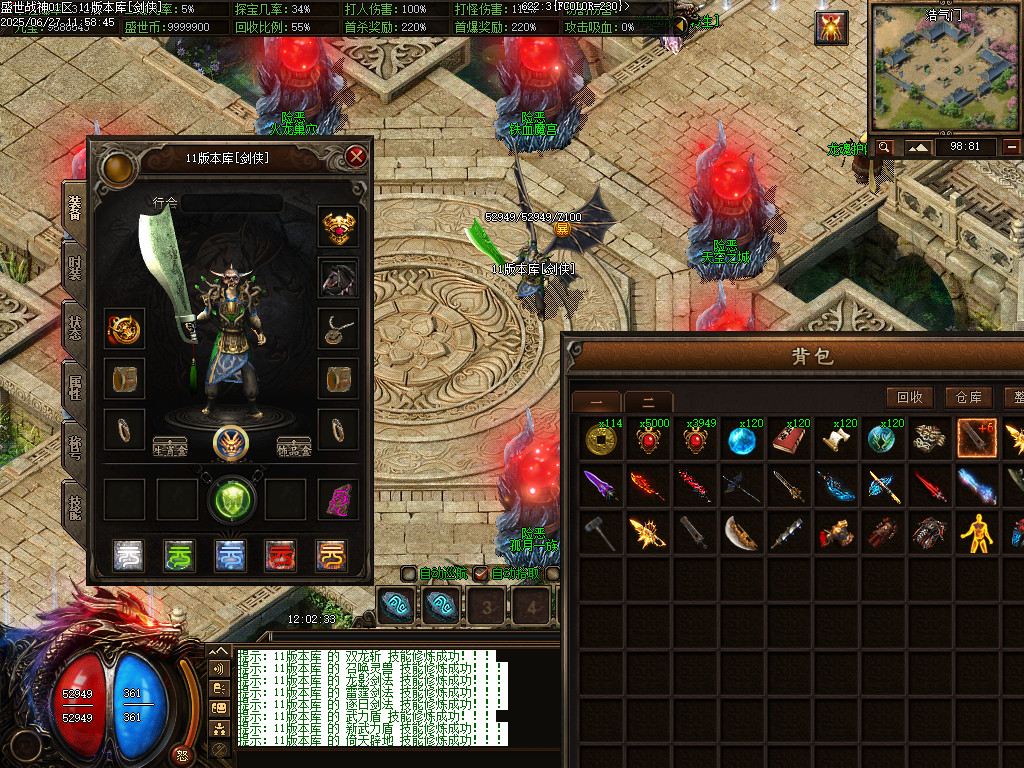The height and width of the screenshot is (768, 1024).
Task: Click the 生肖盒 zodiac box button
Action: coord(171,446)
